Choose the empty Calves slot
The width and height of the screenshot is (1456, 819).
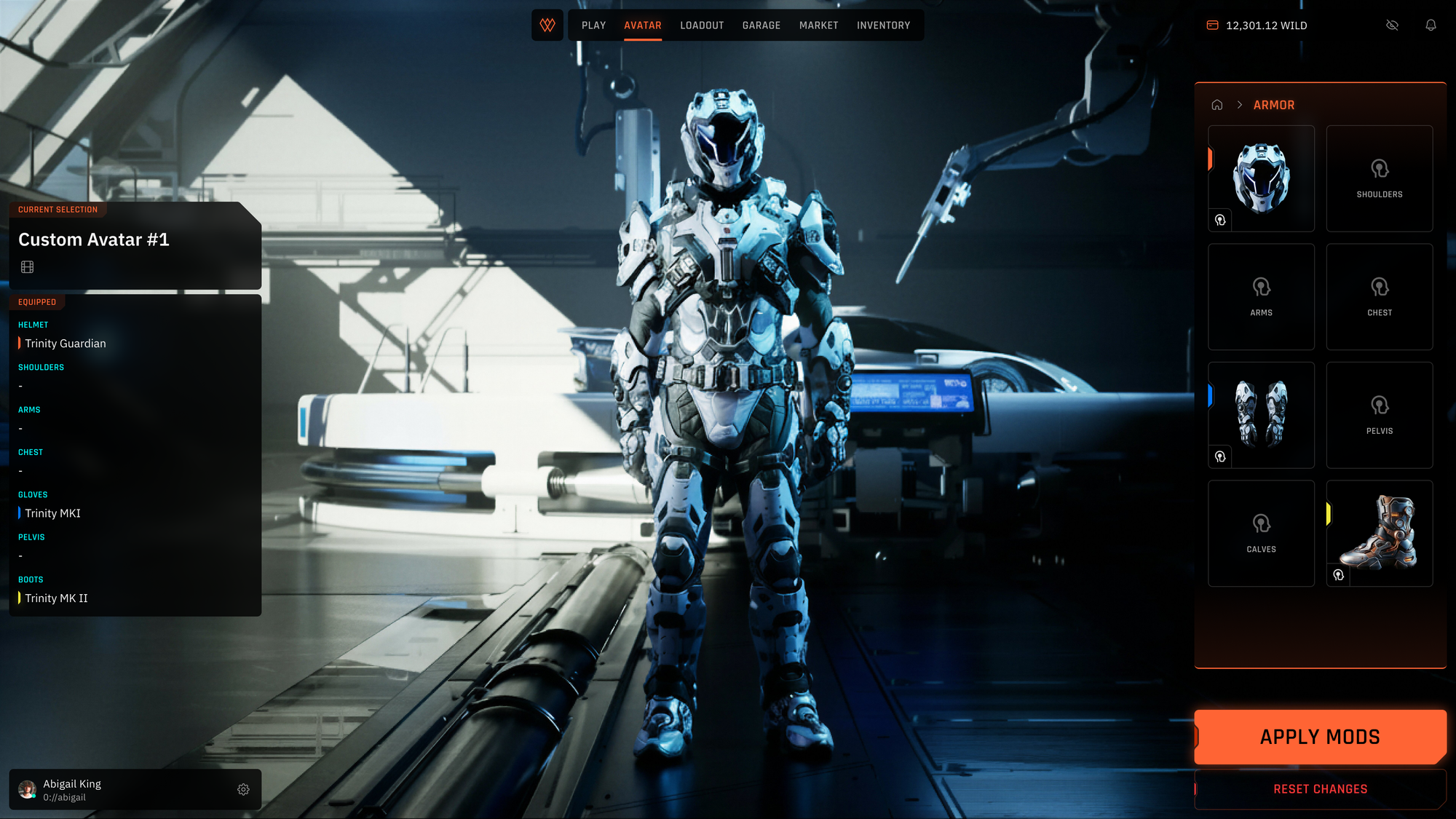1262,533
